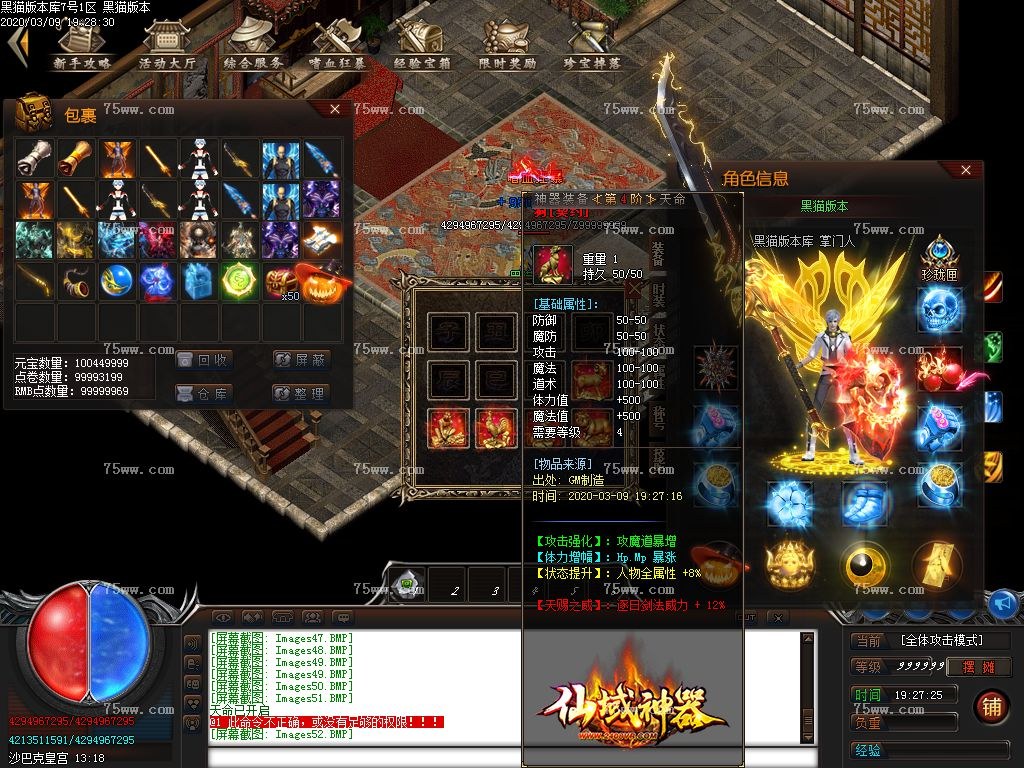1024x768 pixels.
Task: Open the 仓库 warehouse
Action: pos(205,393)
